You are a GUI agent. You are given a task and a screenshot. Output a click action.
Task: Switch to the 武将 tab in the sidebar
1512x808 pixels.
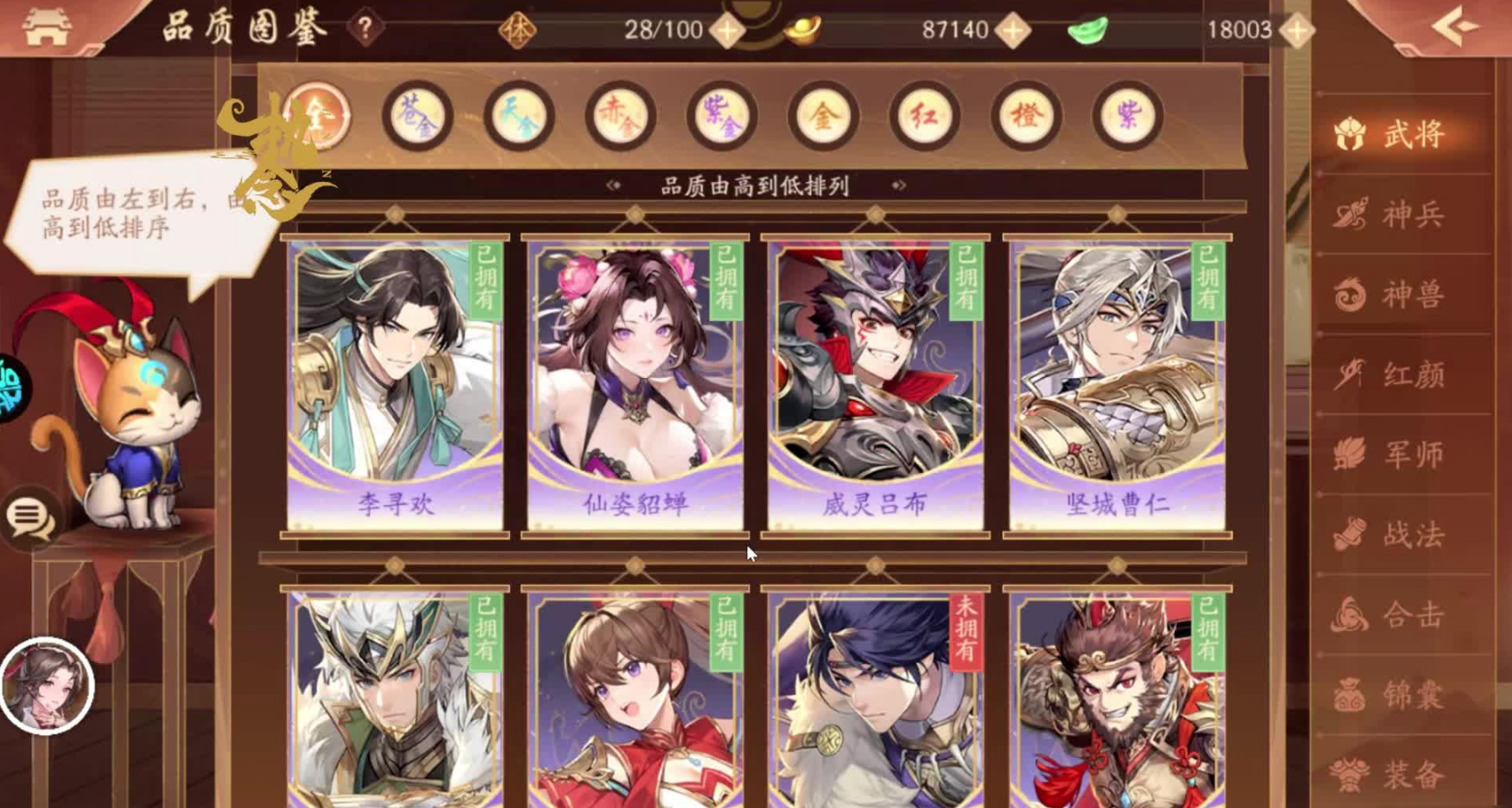[1401, 133]
